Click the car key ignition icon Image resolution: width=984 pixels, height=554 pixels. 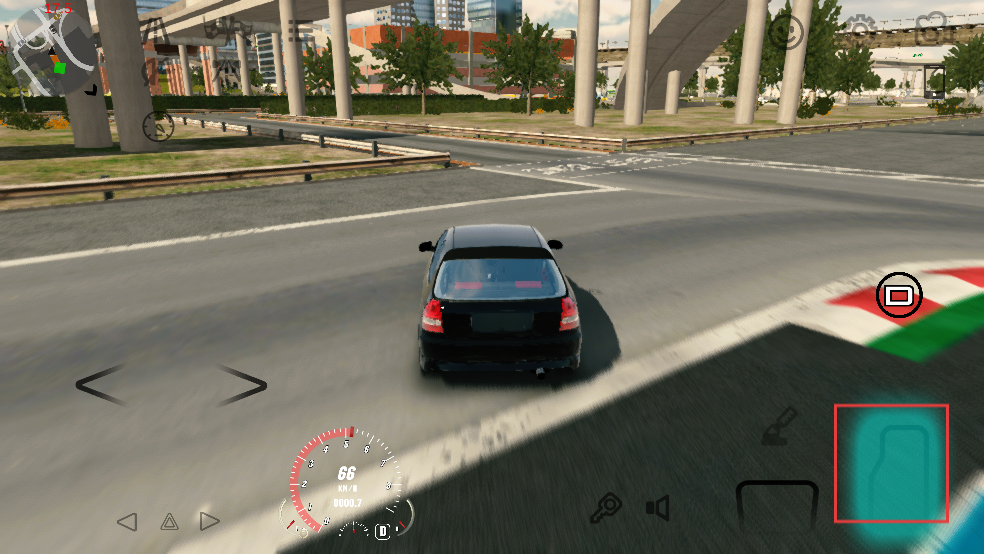[605, 509]
